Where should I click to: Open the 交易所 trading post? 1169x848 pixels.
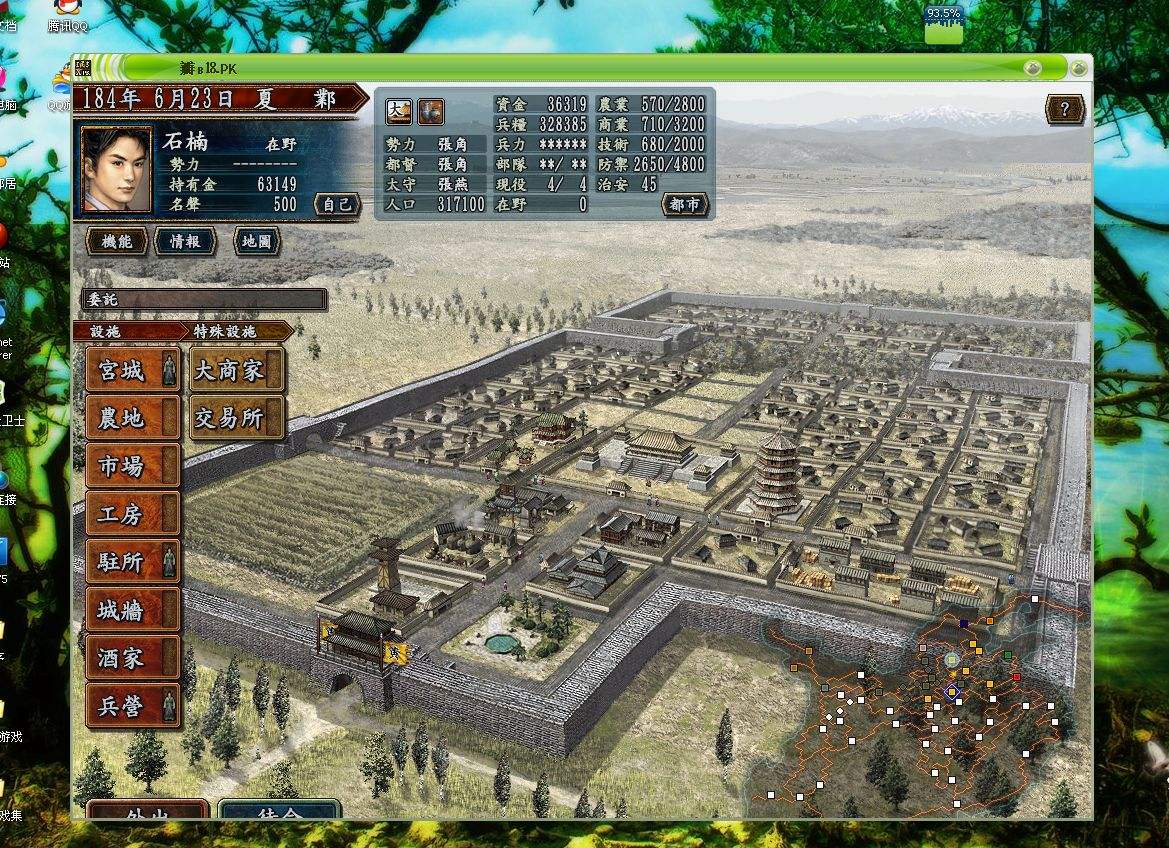(x=228, y=419)
